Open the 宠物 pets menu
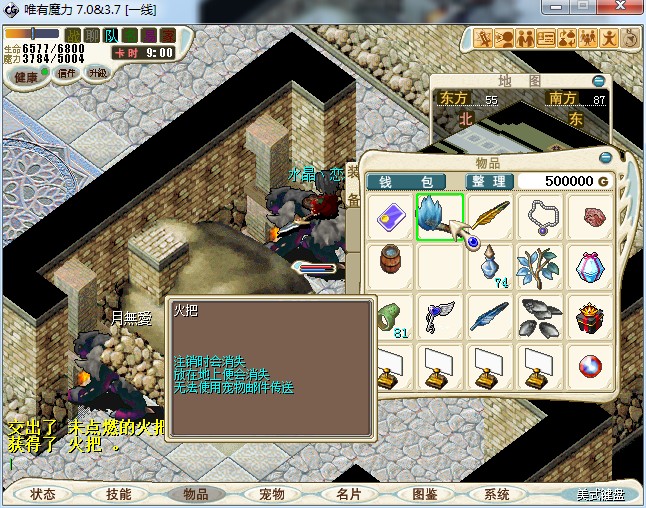The height and width of the screenshot is (508, 646). click(x=271, y=494)
